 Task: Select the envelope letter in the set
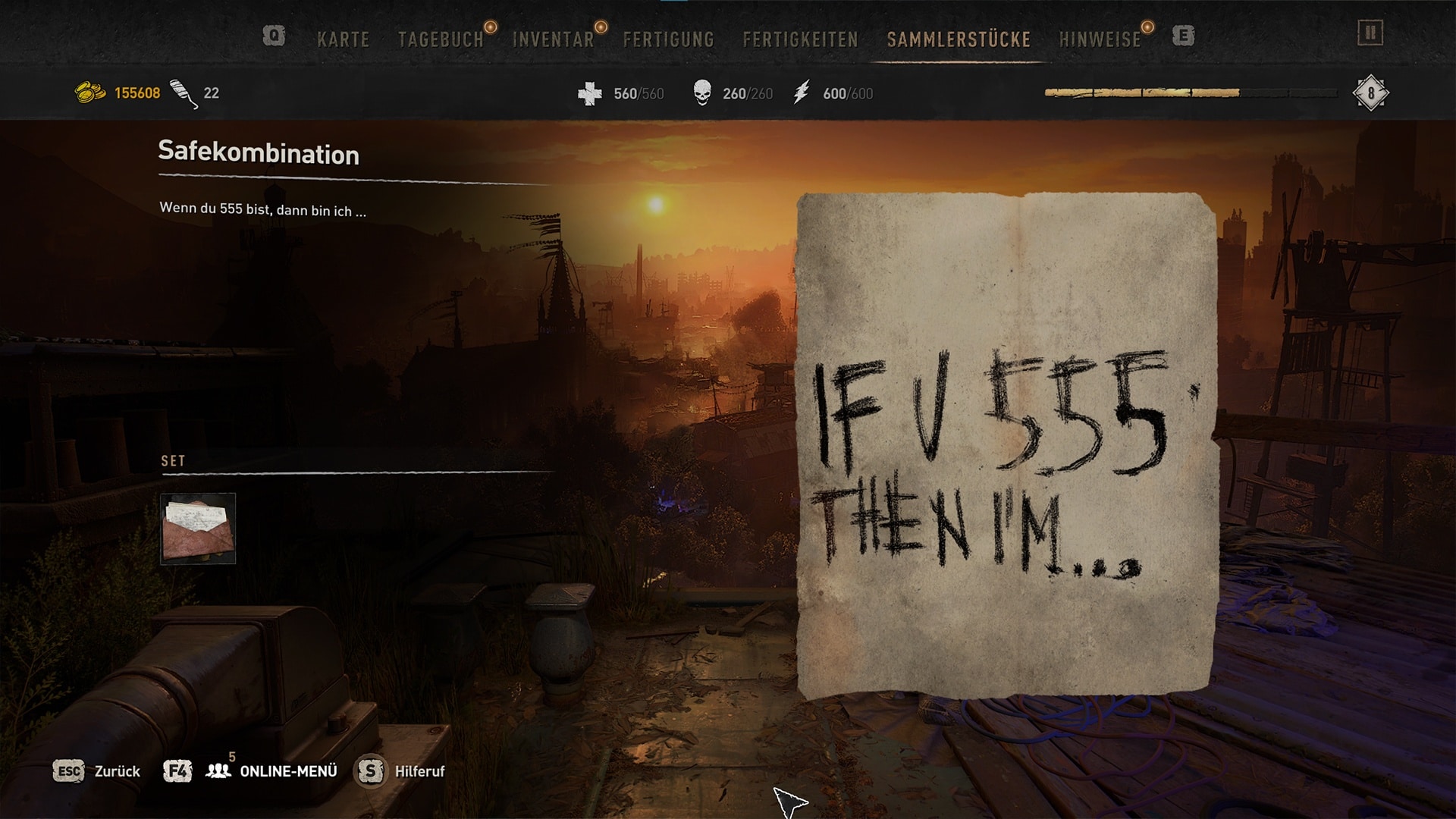click(198, 529)
